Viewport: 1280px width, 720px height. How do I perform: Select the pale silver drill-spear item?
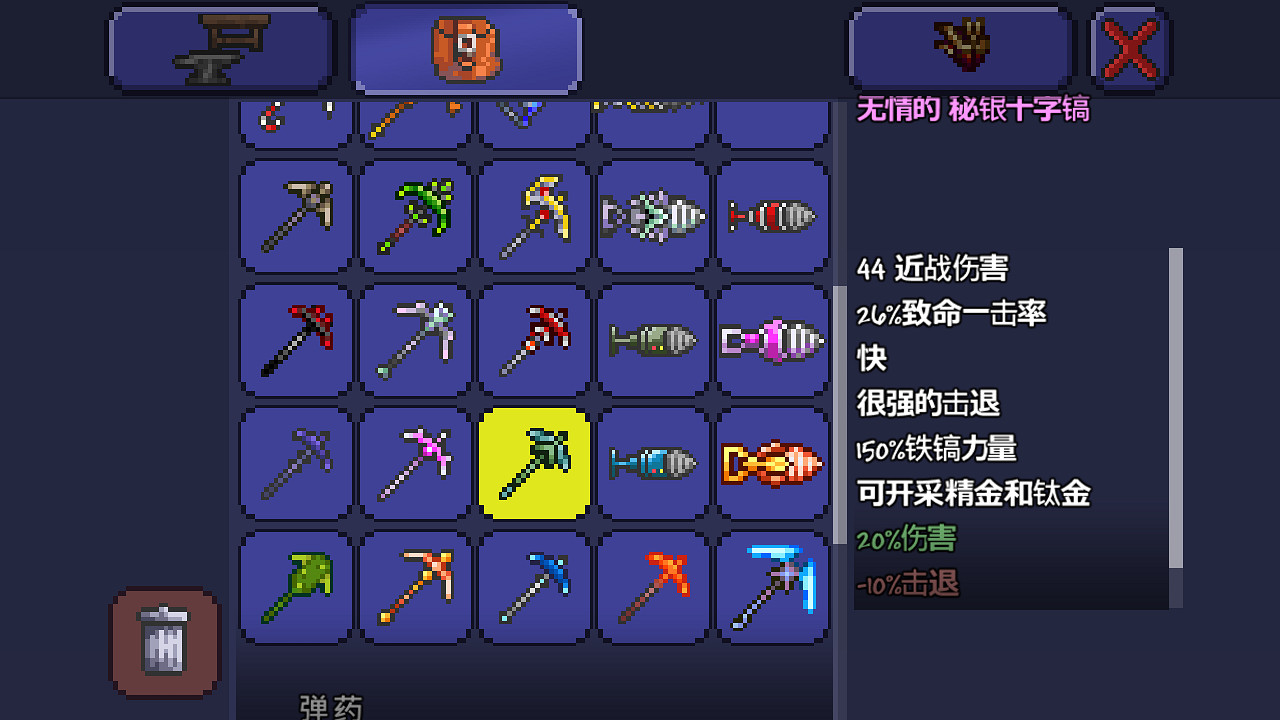pyautogui.click(x=414, y=340)
